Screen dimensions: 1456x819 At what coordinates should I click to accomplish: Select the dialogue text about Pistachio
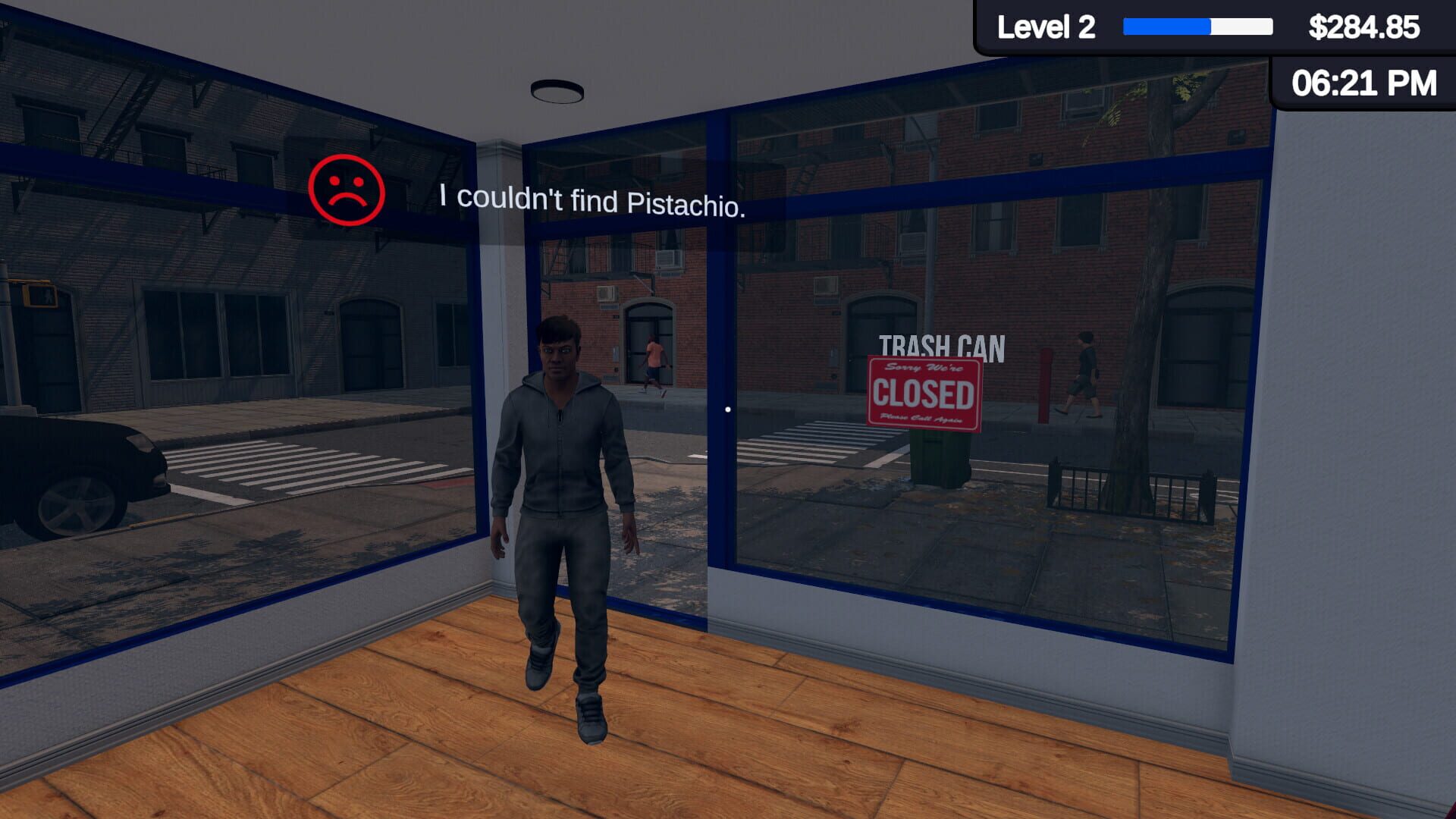pos(594,199)
